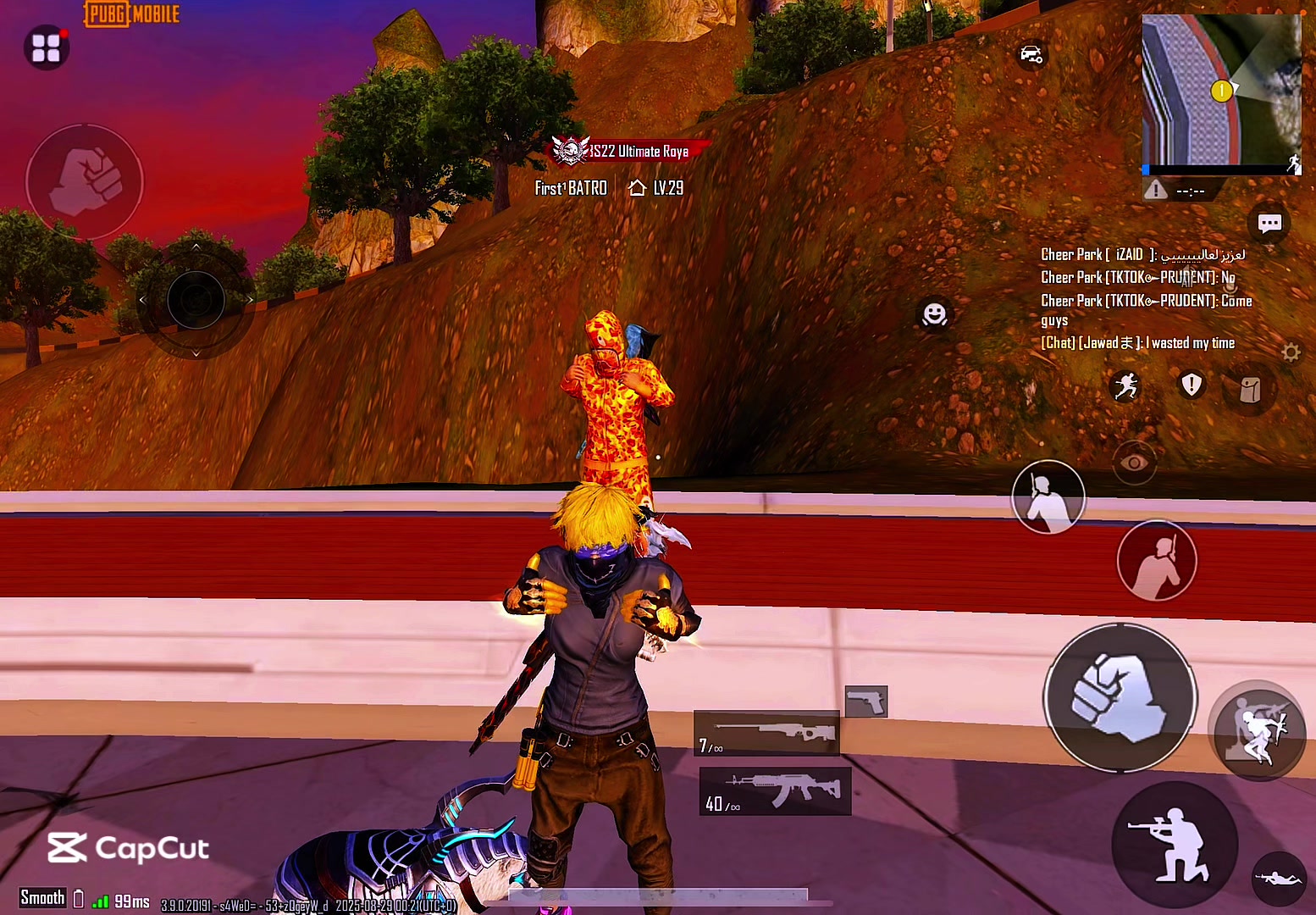The width and height of the screenshot is (1316, 915).
Task: Open the chat speech bubble button
Action: coord(1269,224)
